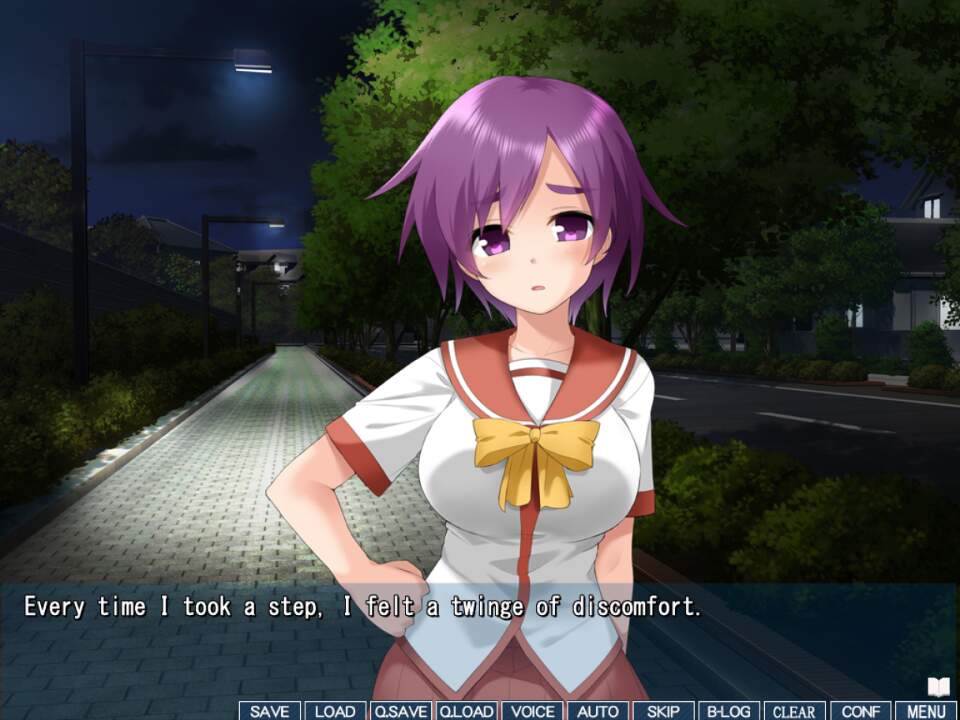Open the SAVE menu
Viewport: 960px width, 720px height.
(x=270, y=711)
